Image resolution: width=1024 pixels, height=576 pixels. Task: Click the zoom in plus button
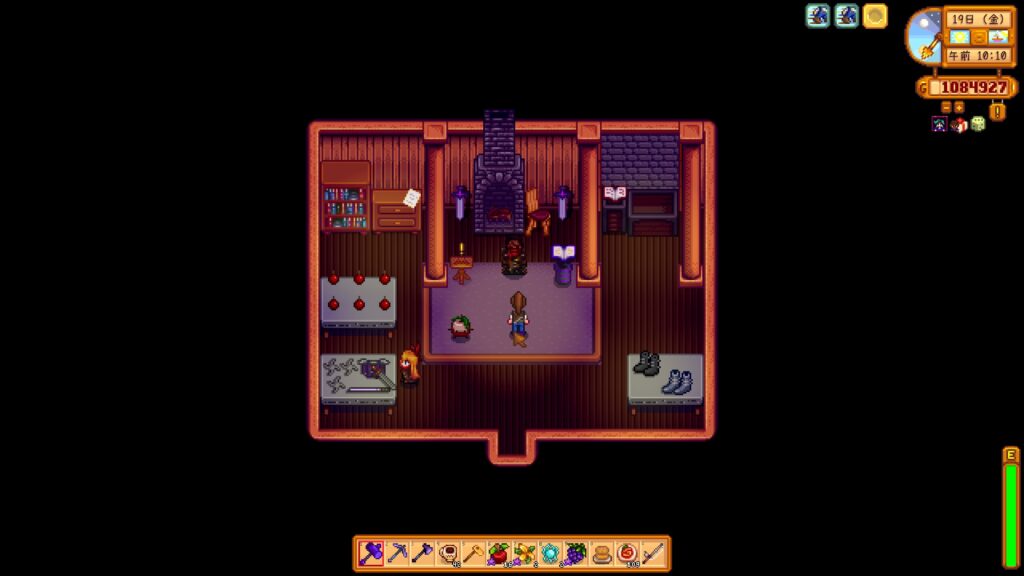[x=959, y=107]
